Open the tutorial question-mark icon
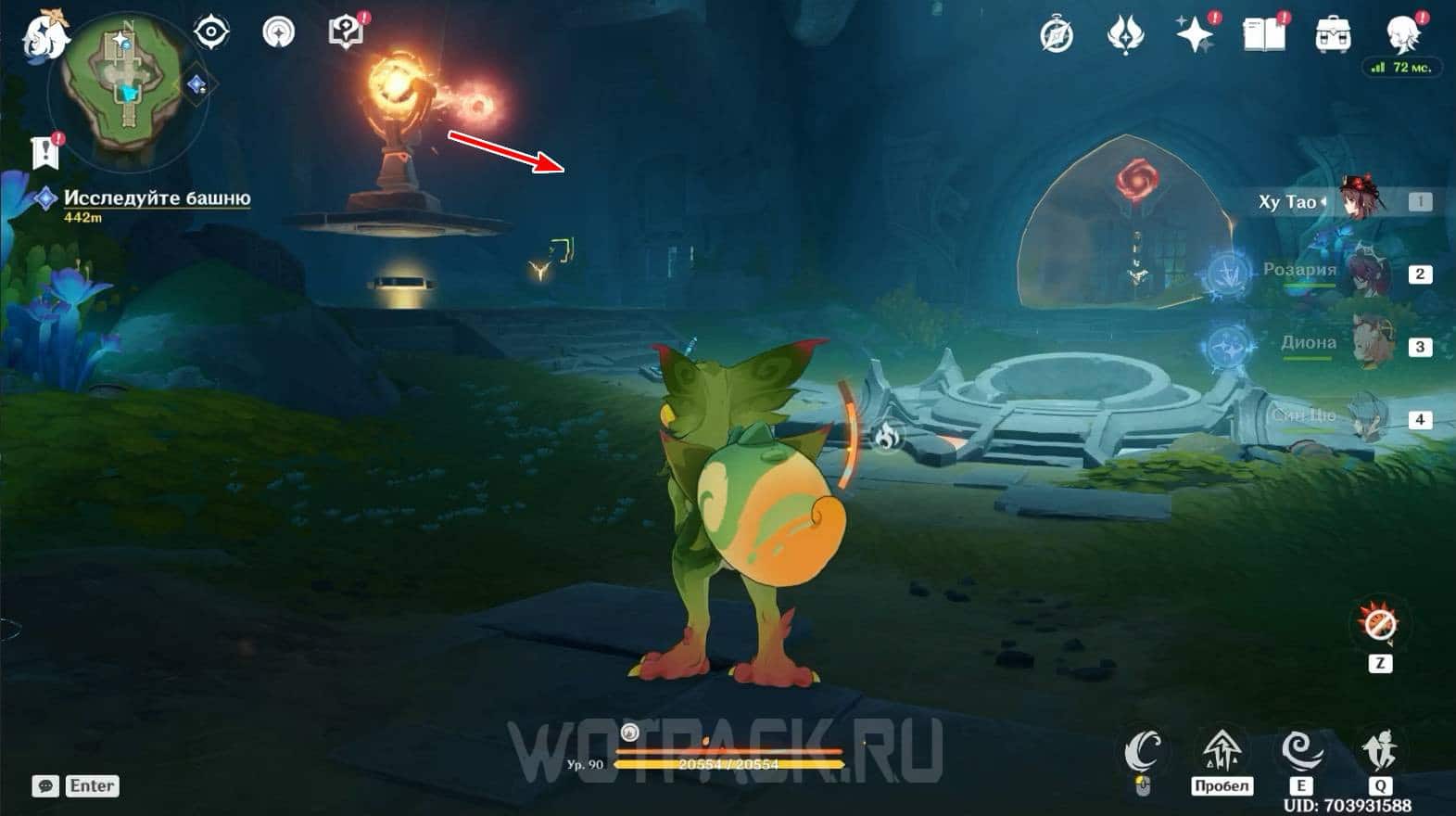The height and width of the screenshot is (816, 1456). pyautogui.click(x=346, y=32)
